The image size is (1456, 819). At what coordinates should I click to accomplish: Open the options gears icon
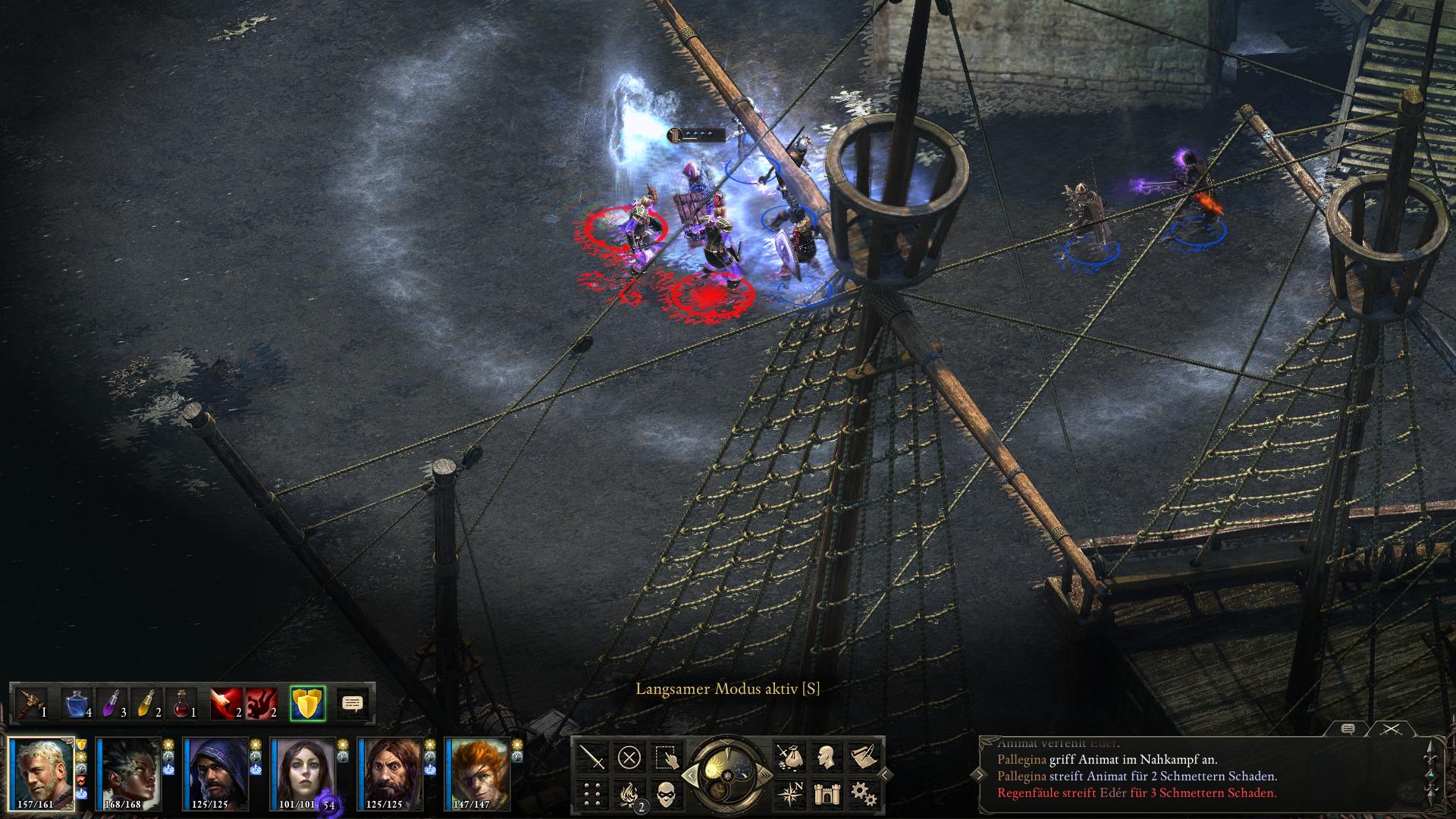862,794
